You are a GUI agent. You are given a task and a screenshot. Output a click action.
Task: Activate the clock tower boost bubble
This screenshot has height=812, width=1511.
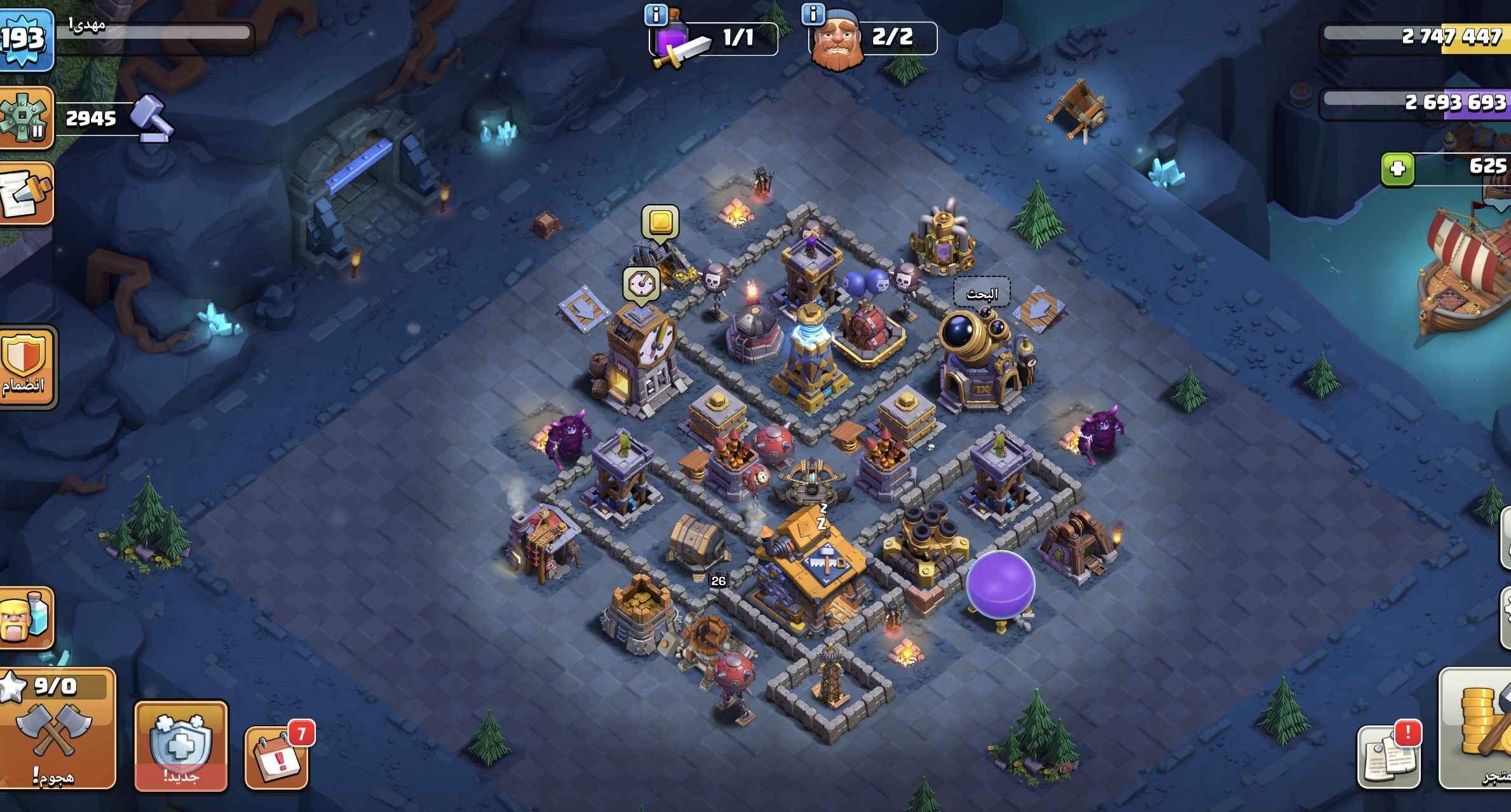tap(641, 284)
